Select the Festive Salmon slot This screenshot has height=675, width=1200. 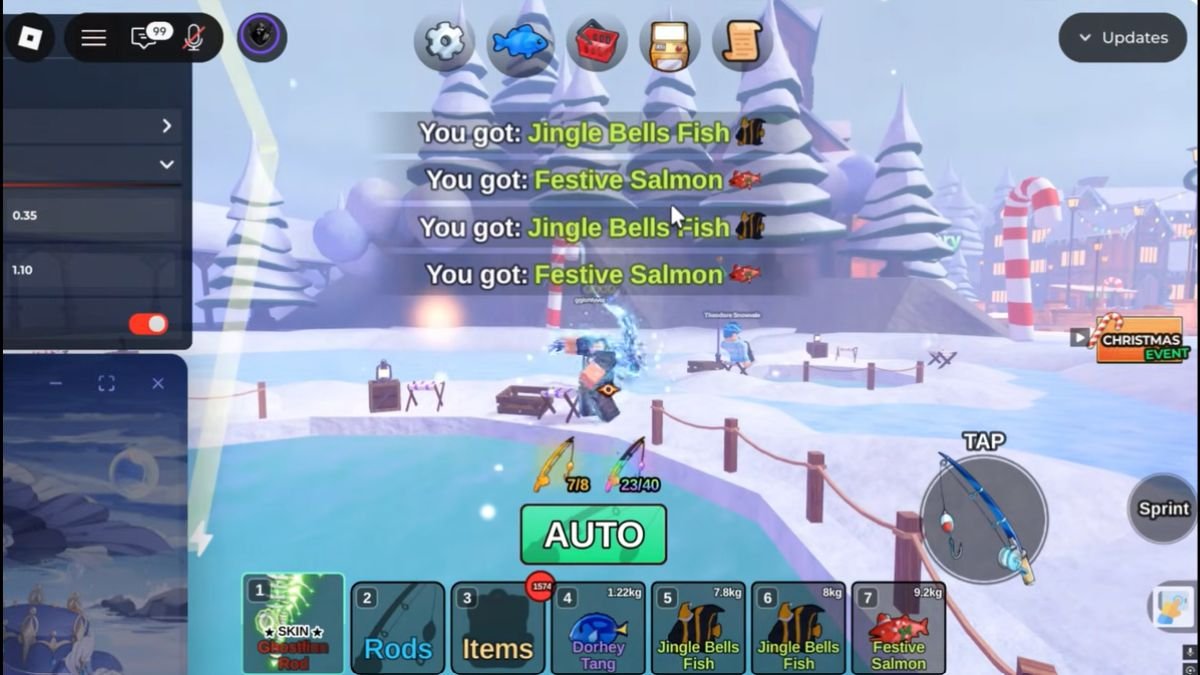898,629
